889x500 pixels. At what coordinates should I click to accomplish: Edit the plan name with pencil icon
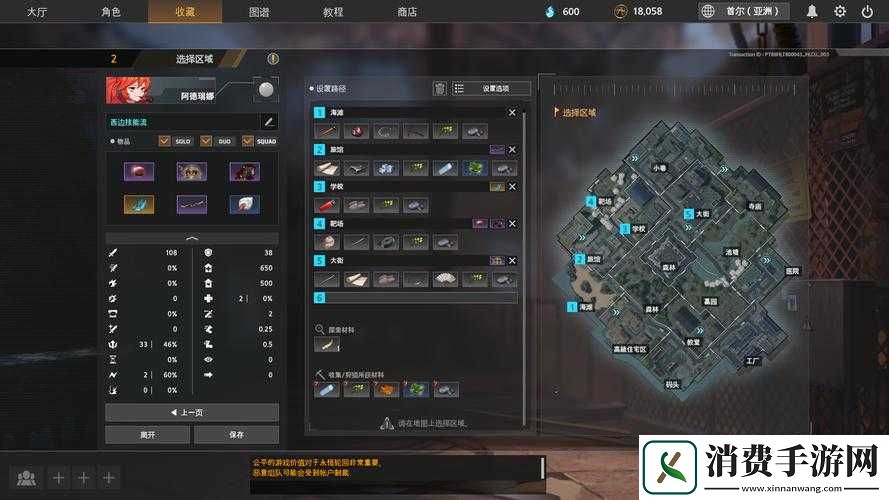point(268,122)
